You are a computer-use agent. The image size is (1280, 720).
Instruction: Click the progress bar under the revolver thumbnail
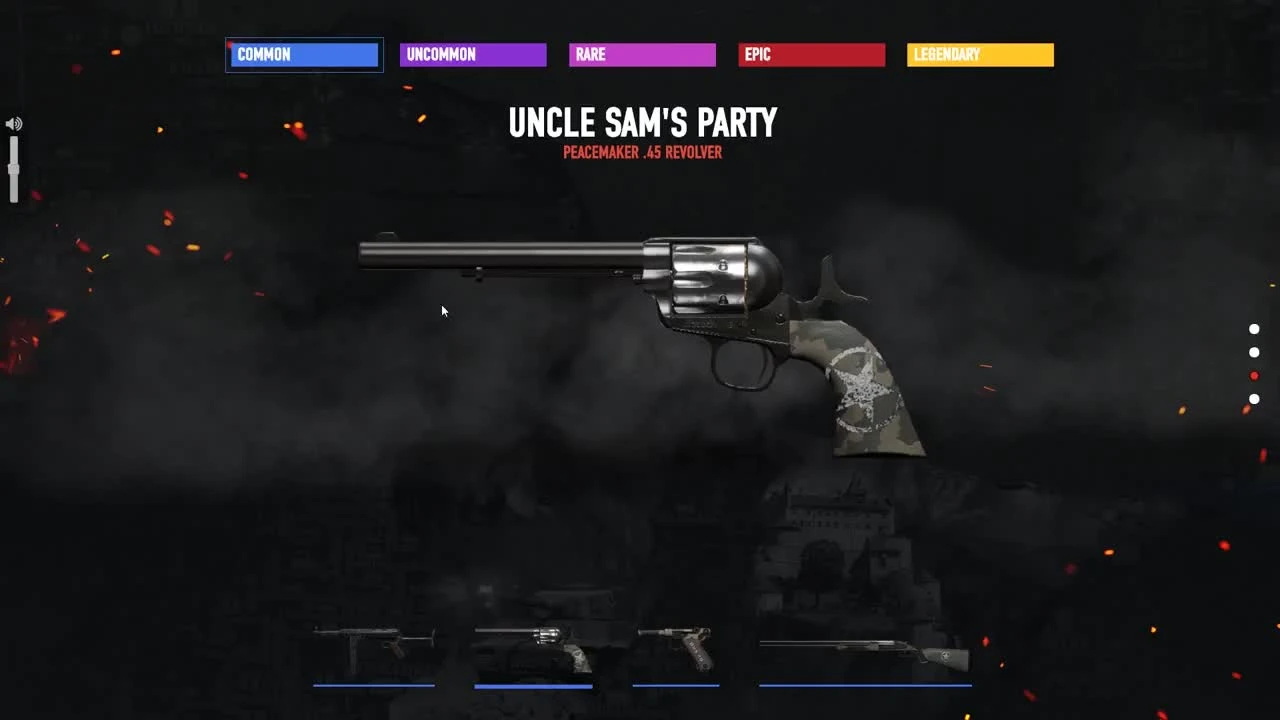coord(533,685)
